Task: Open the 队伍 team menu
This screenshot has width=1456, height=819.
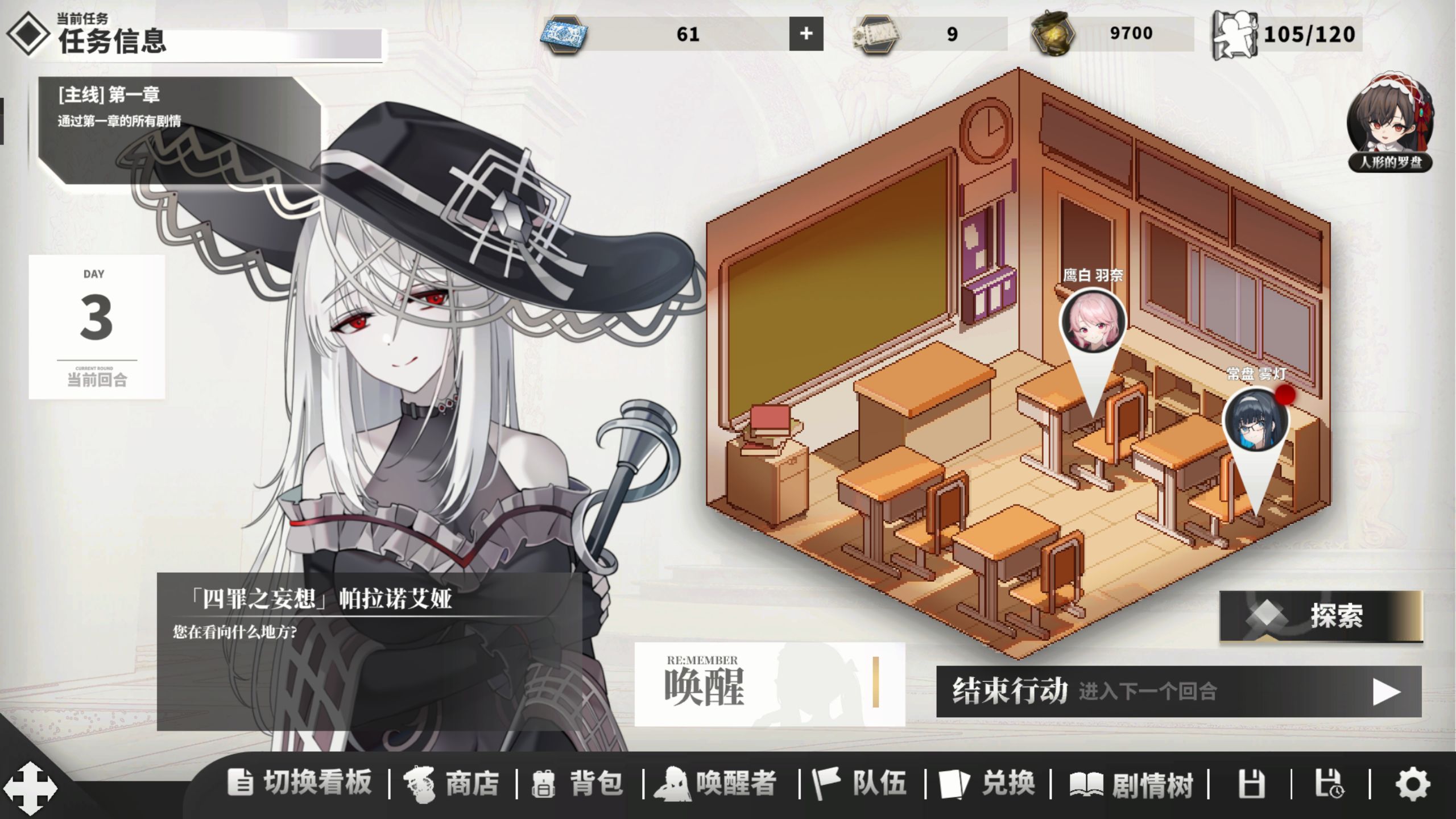Action: (x=860, y=783)
